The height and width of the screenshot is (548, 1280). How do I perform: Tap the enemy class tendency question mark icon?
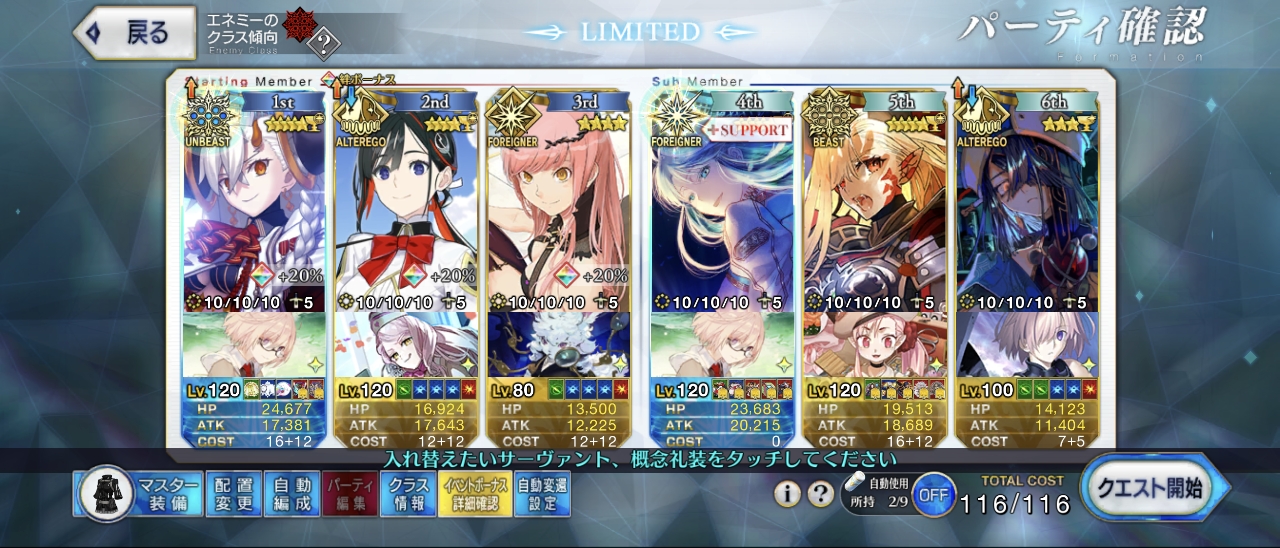(324, 43)
